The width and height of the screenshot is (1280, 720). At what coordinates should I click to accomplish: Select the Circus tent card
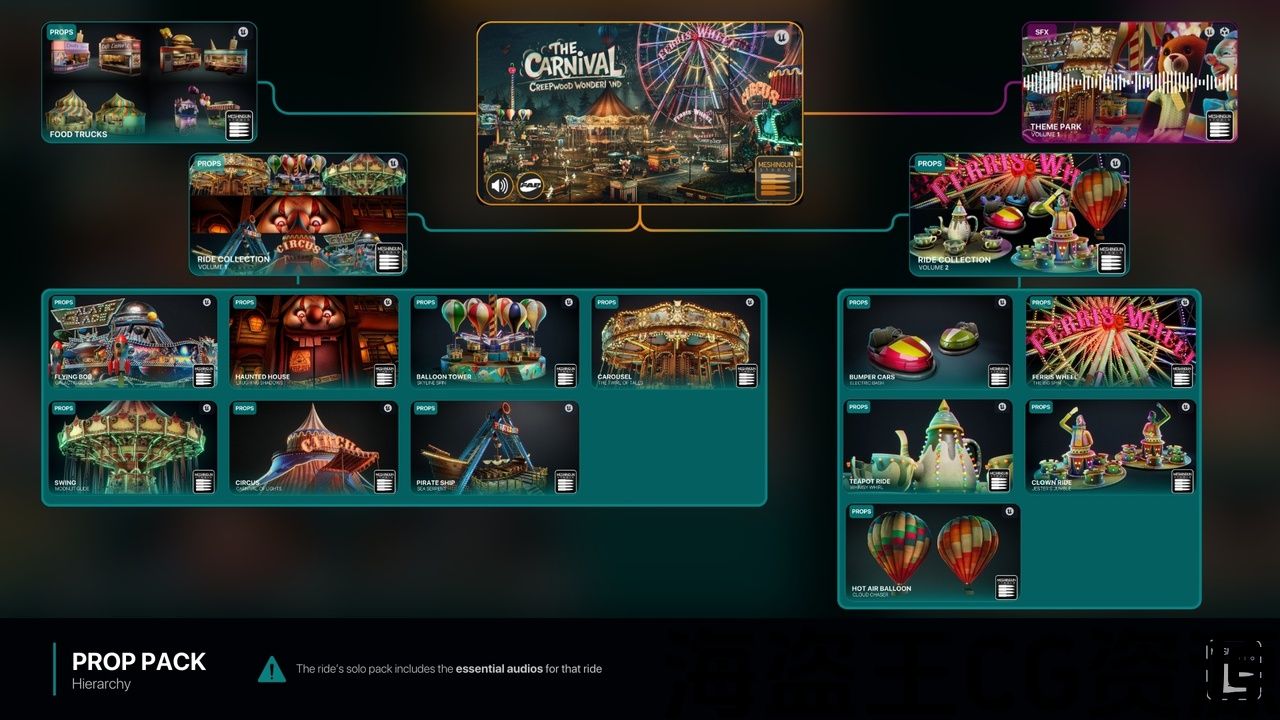(314, 447)
